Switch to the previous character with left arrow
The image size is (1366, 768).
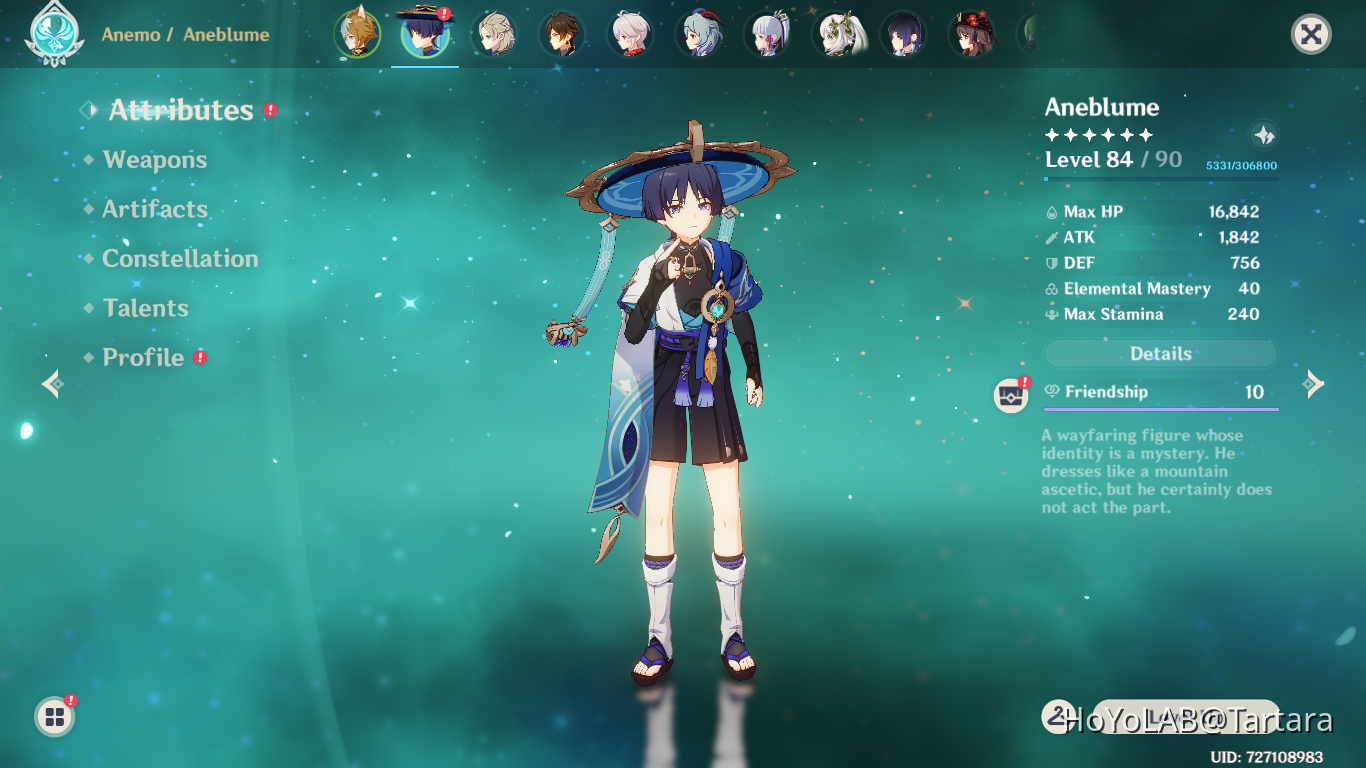(x=52, y=383)
